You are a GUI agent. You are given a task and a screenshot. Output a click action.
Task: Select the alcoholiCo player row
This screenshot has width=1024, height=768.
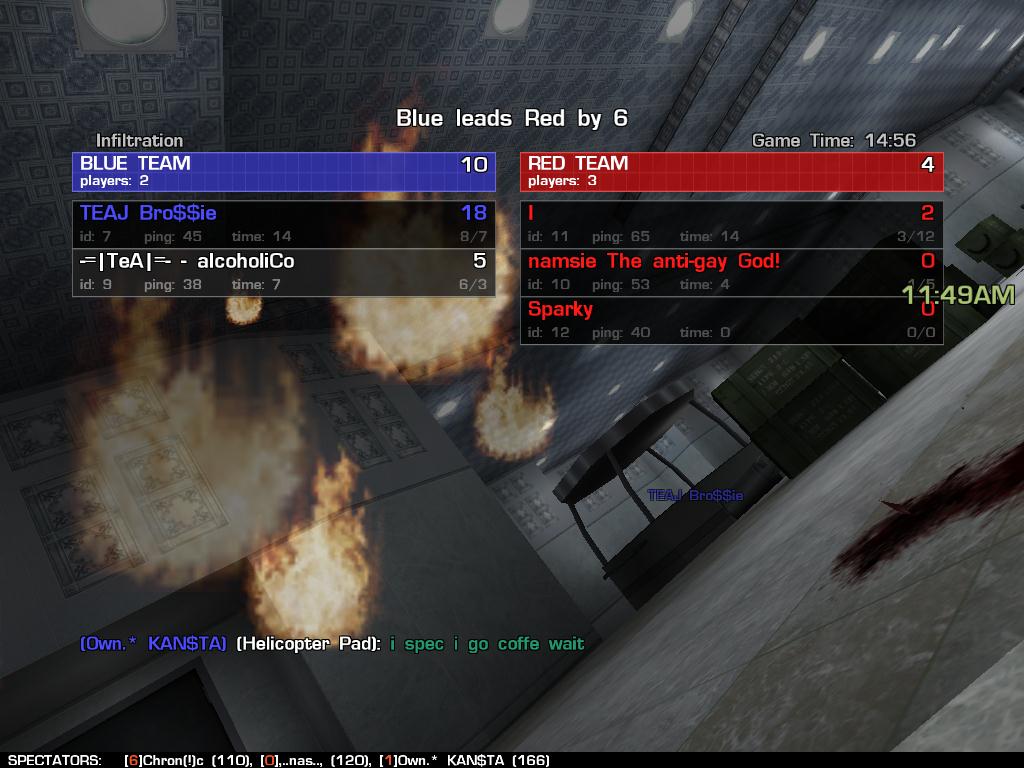(283, 272)
